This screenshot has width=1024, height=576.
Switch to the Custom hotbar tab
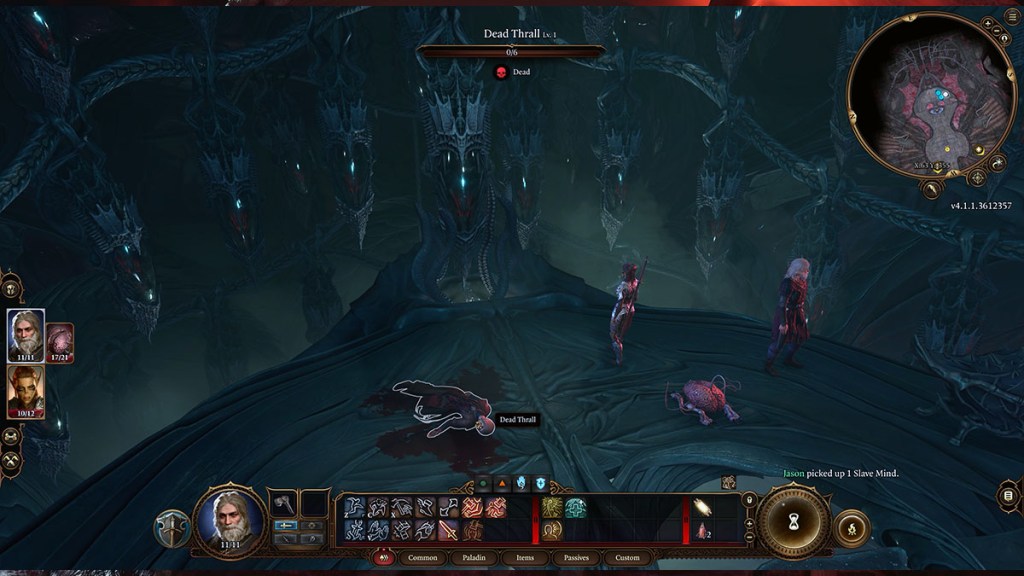click(627, 557)
